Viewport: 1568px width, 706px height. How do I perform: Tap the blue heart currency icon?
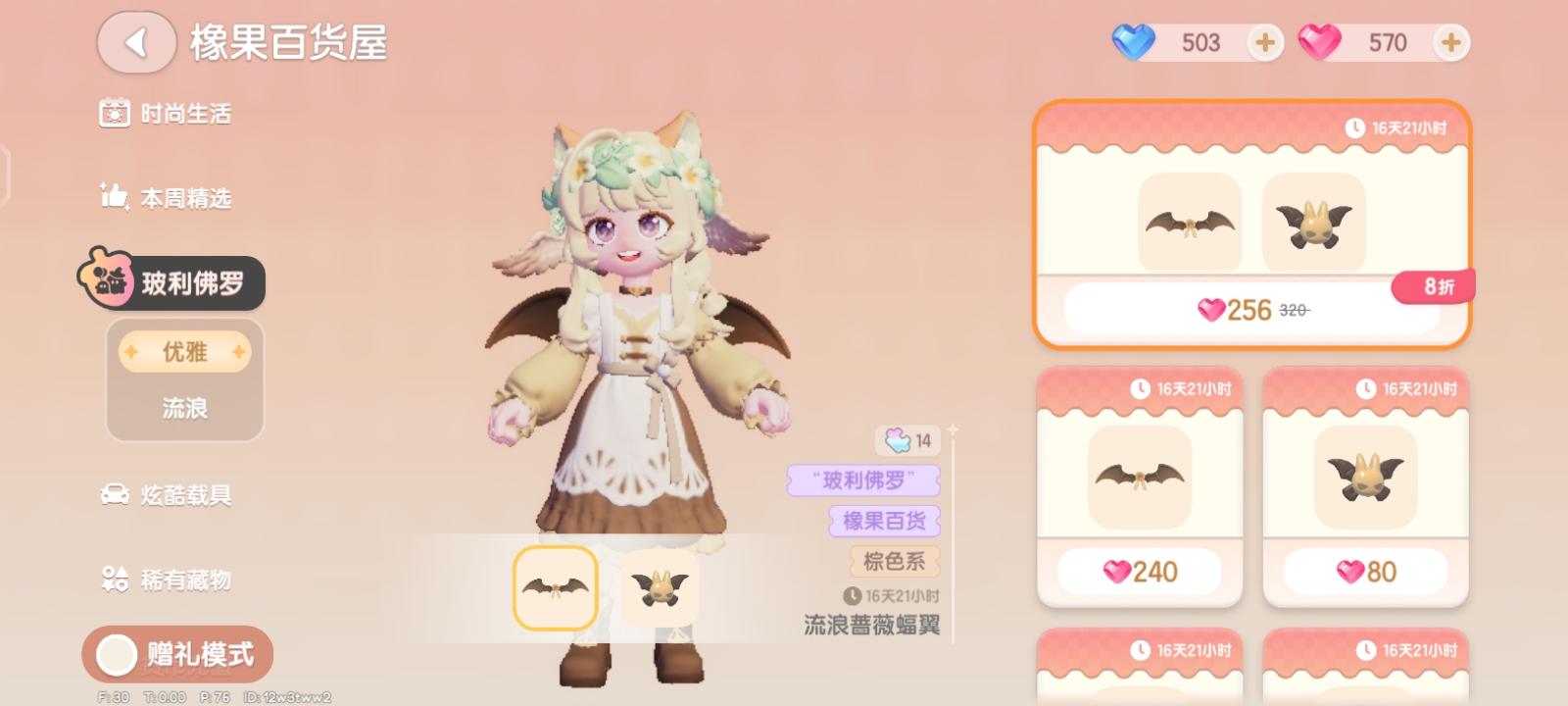1135,42
